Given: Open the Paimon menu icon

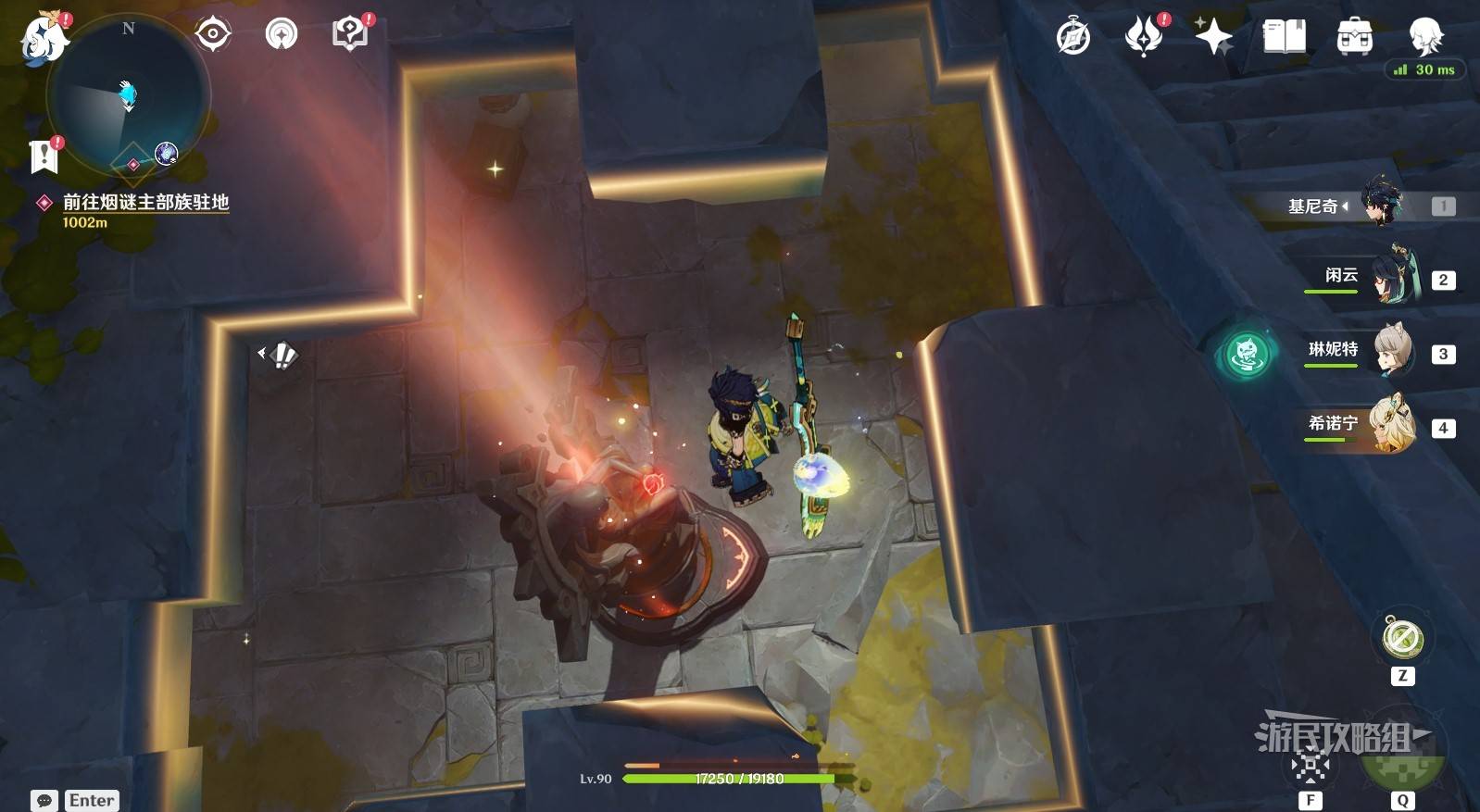Looking at the screenshot, I should coord(44,39).
